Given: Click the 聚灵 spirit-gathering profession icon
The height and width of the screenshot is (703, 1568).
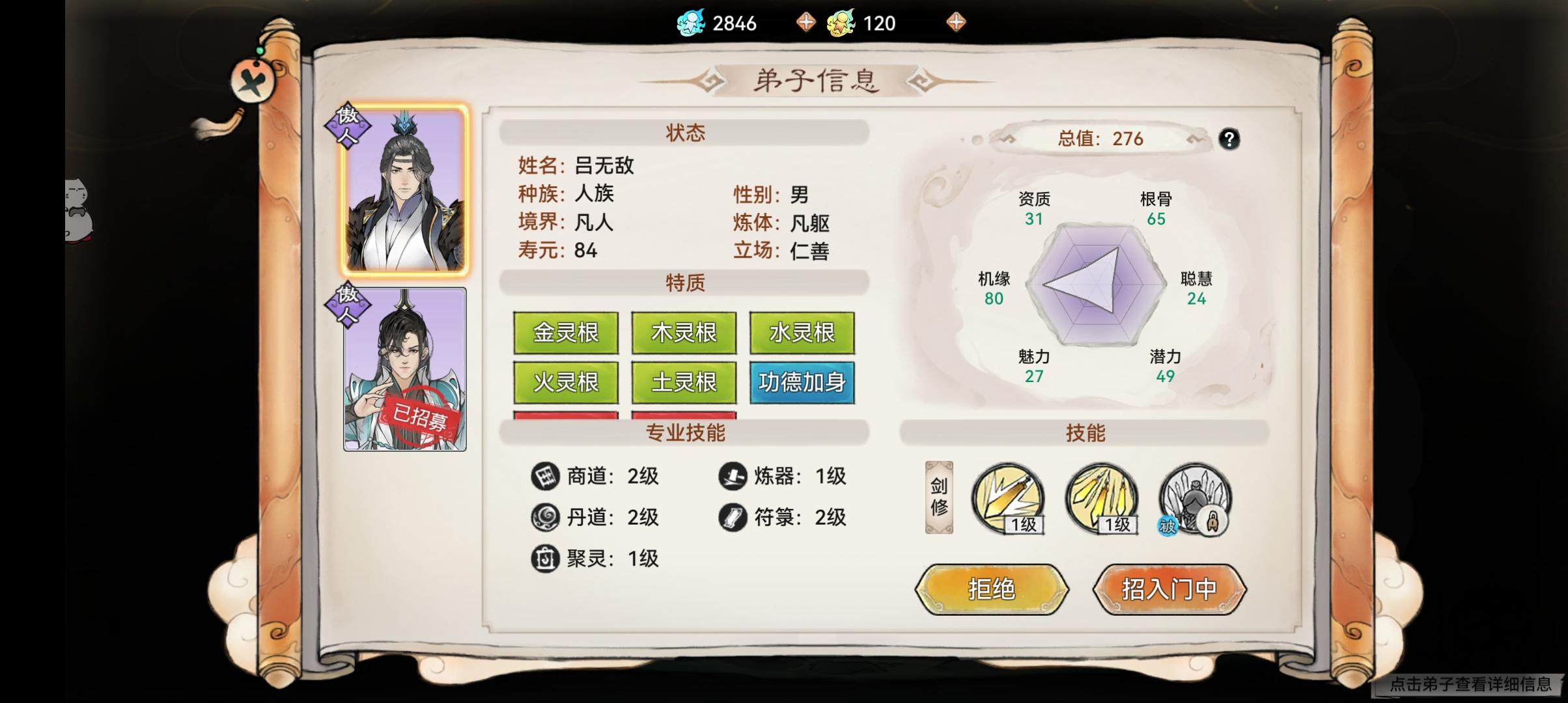Looking at the screenshot, I should click(544, 558).
